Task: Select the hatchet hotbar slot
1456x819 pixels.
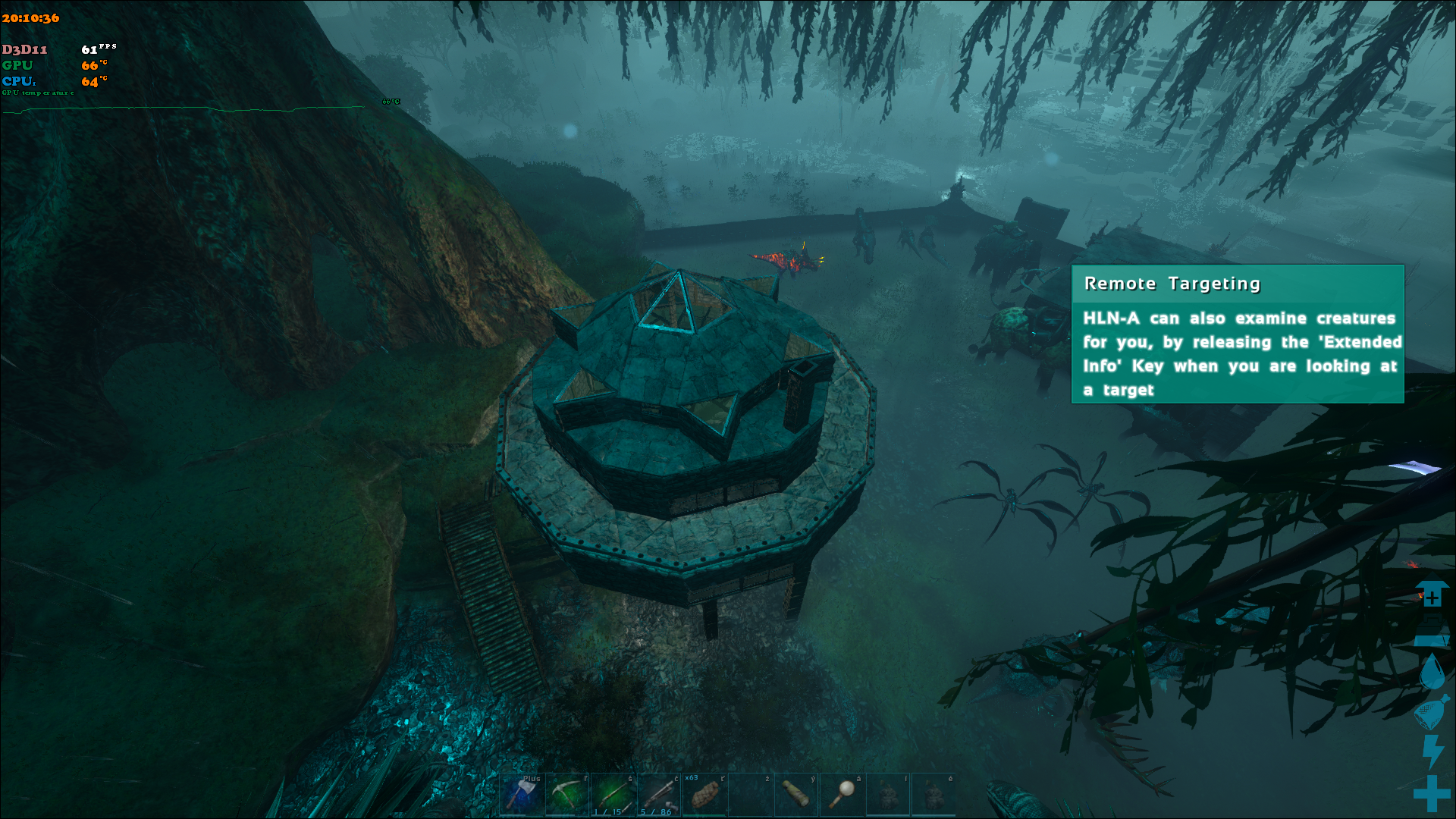Action: (x=522, y=794)
